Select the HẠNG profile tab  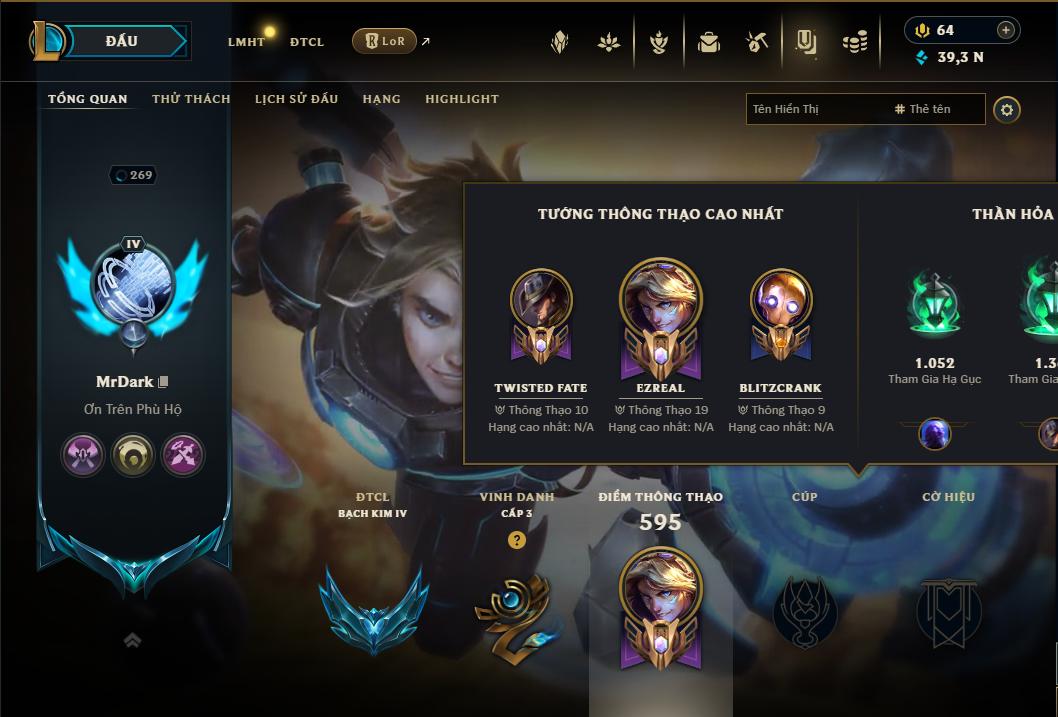click(381, 99)
